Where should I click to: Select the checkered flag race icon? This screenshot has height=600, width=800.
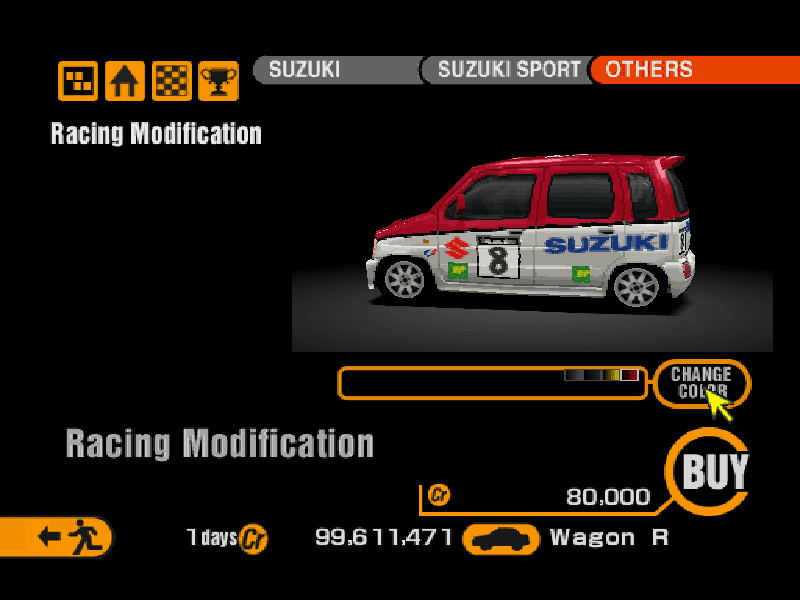click(x=172, y=81)
